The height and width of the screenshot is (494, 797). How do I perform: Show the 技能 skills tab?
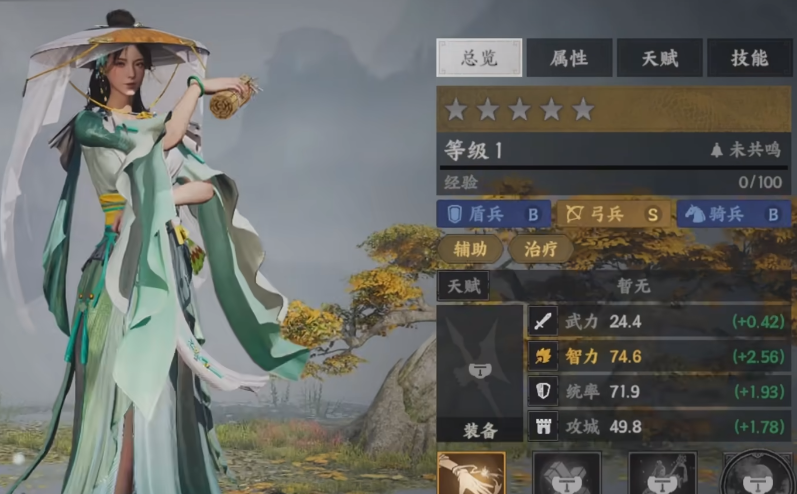749,58
